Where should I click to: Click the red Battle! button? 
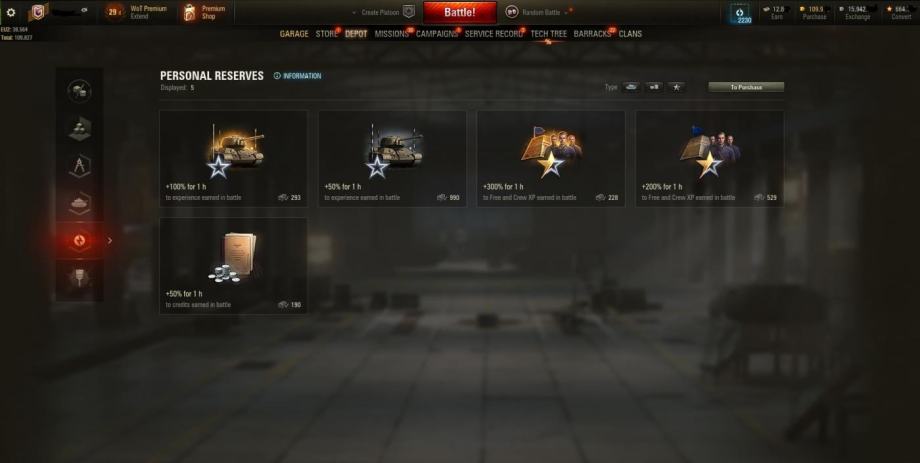coord(459,12)
